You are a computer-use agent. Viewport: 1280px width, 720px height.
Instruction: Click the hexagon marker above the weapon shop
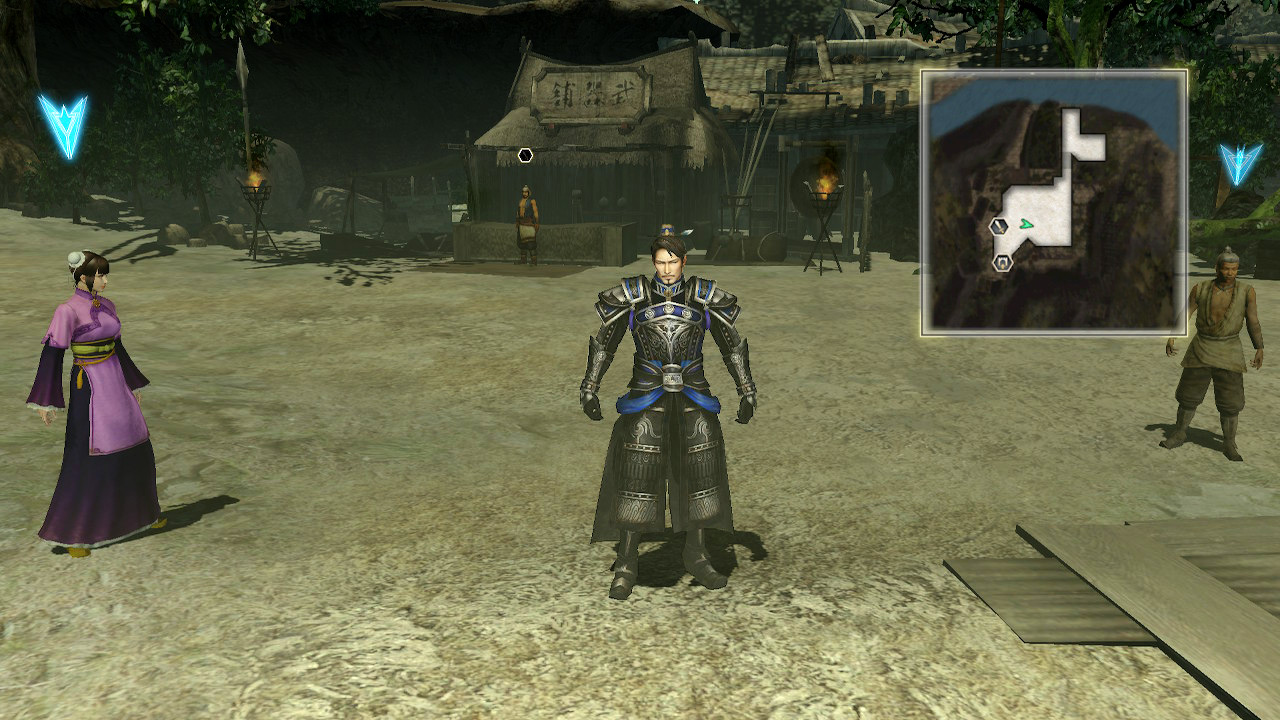click(x=526, y=155)
